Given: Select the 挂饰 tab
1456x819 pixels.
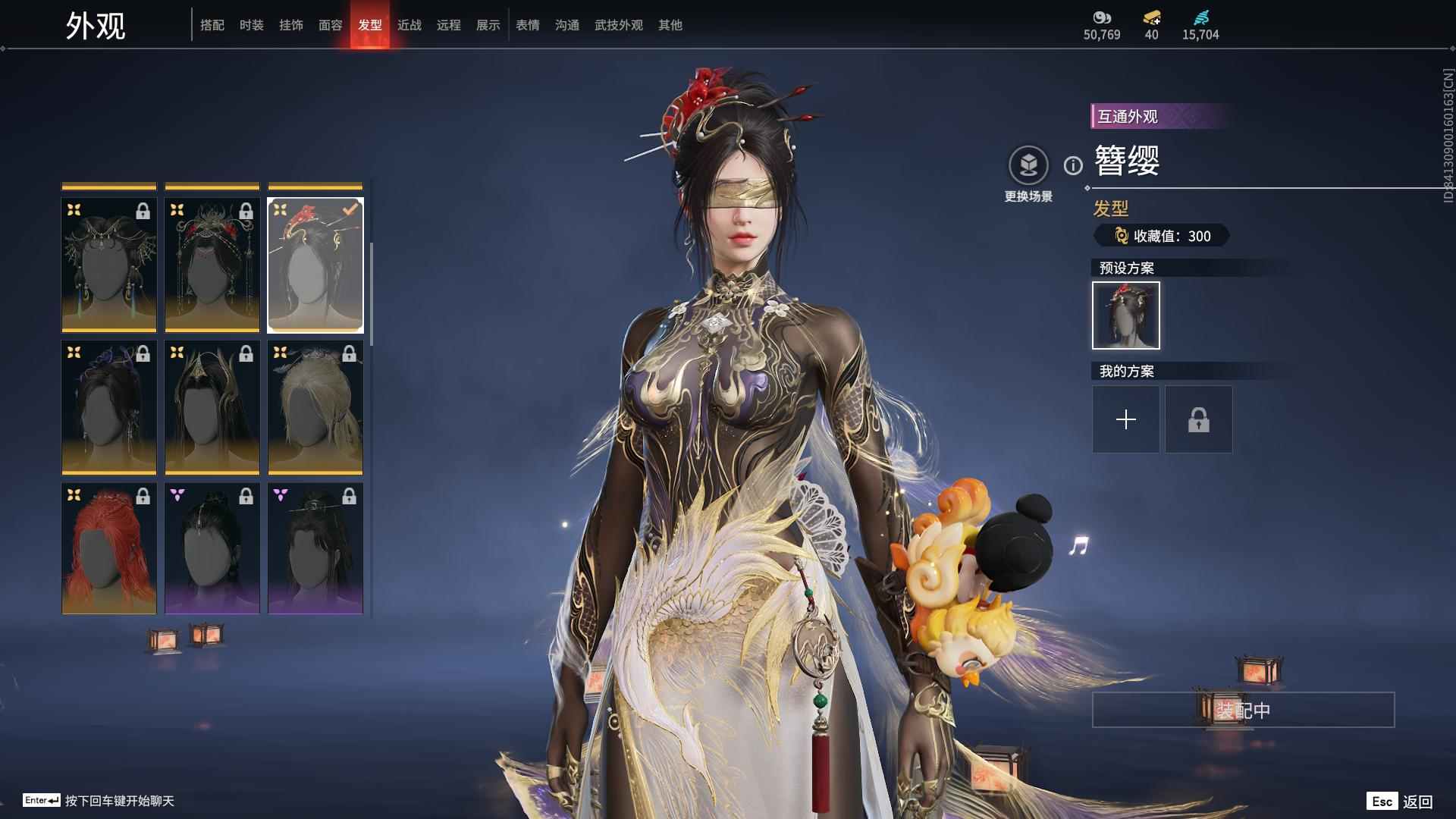Looking at the screenshot, I should click(x=290, y=25).
